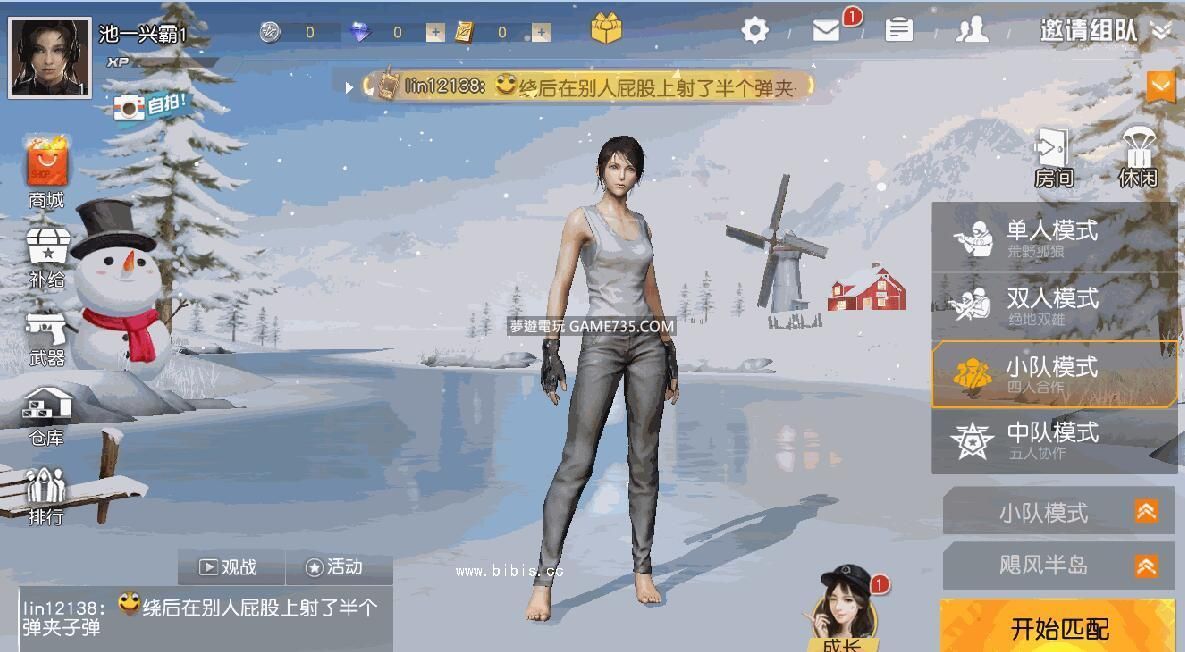
Task: Open settings with the gear icon
Action: pyautogui.click(x=755, y=31)
